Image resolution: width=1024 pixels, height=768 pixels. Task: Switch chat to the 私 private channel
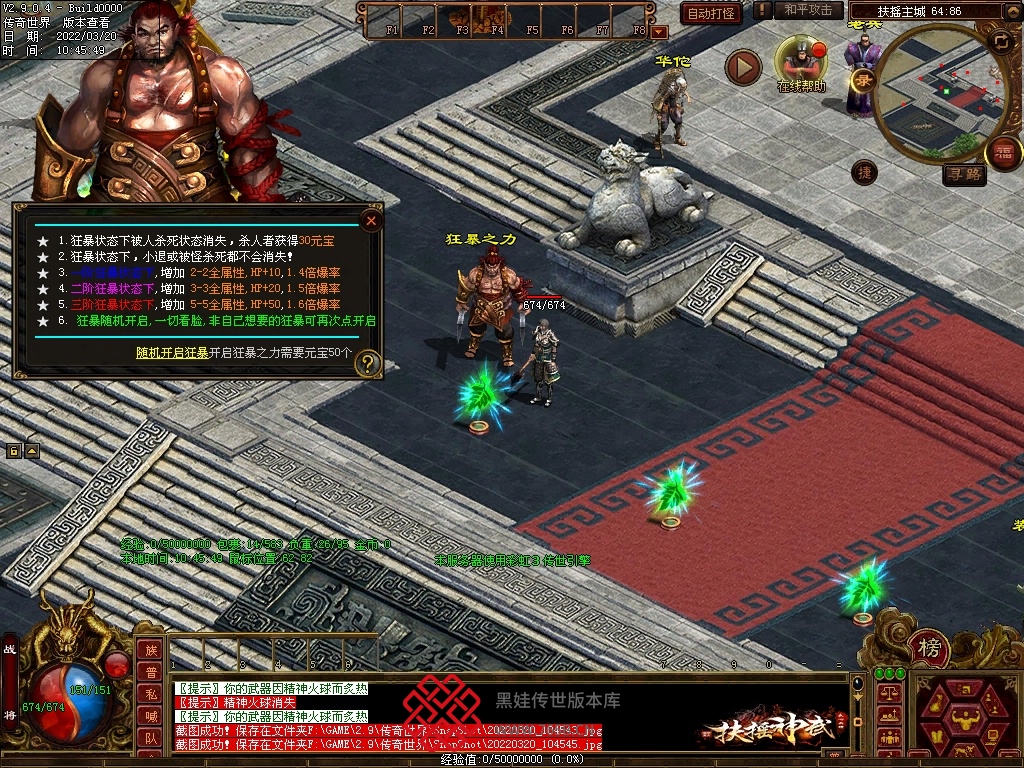tap(150, 694)
